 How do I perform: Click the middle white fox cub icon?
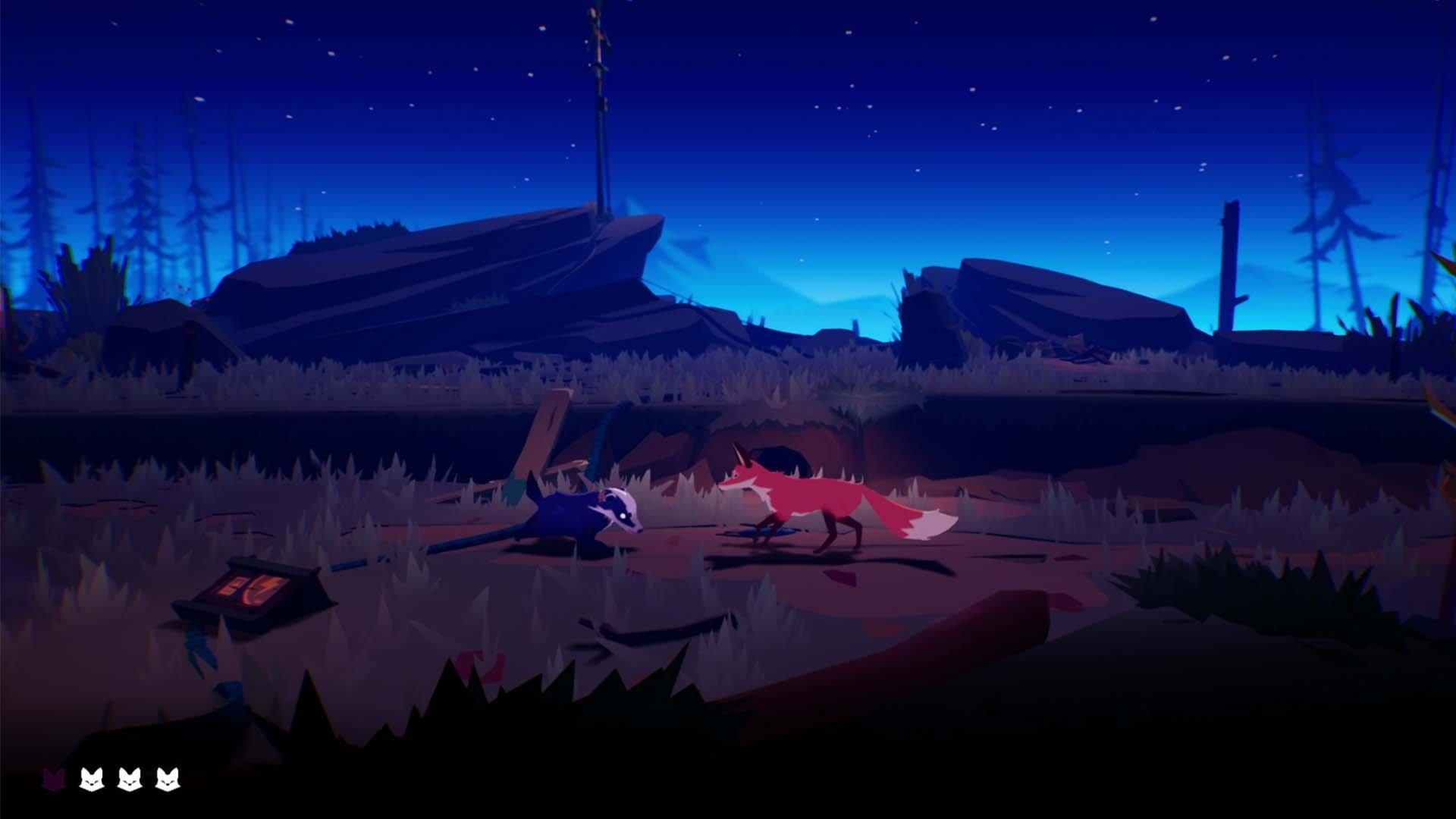(x=130, y=778)
